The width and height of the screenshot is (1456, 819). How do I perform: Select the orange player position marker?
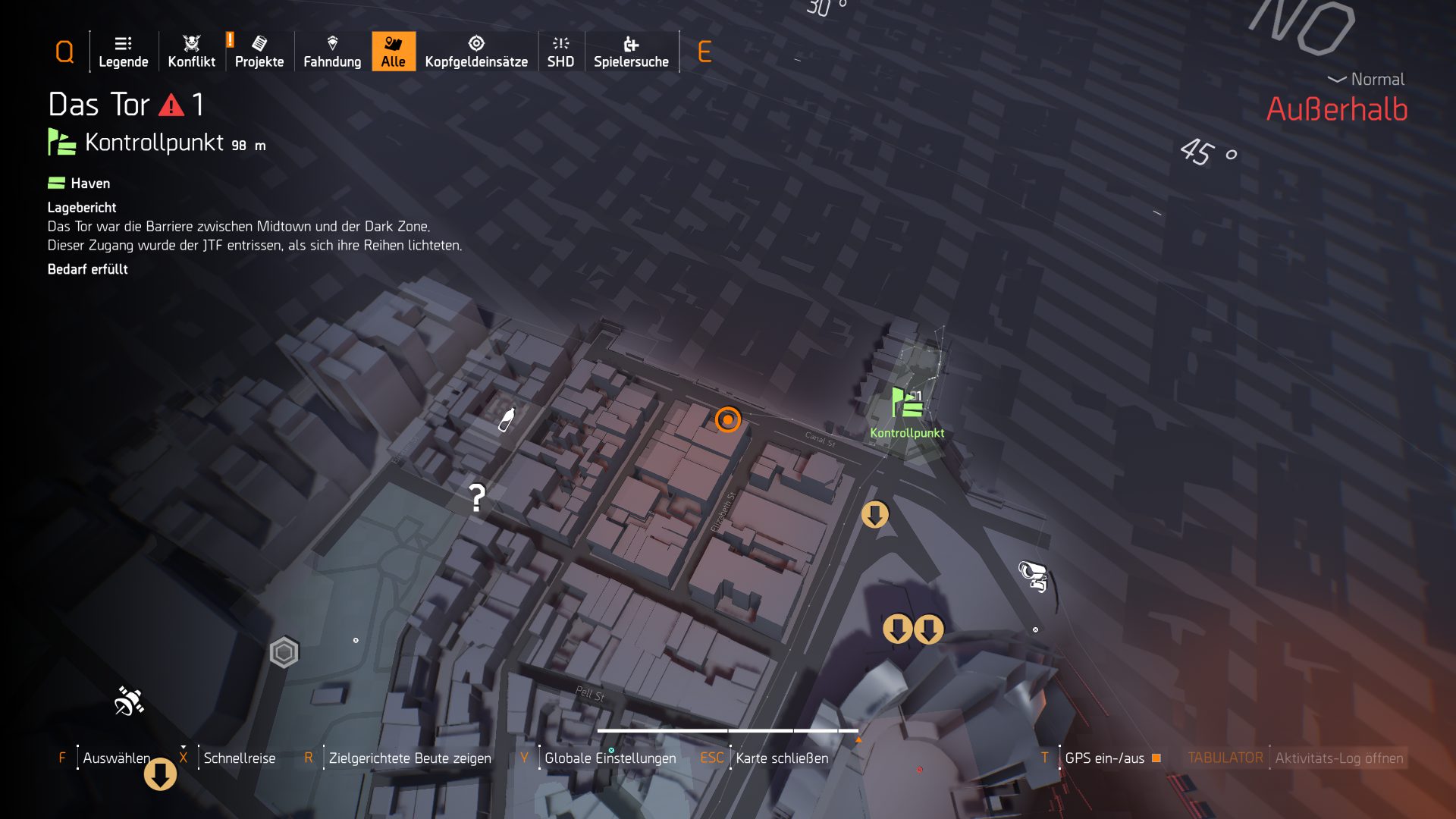point(727,419)
